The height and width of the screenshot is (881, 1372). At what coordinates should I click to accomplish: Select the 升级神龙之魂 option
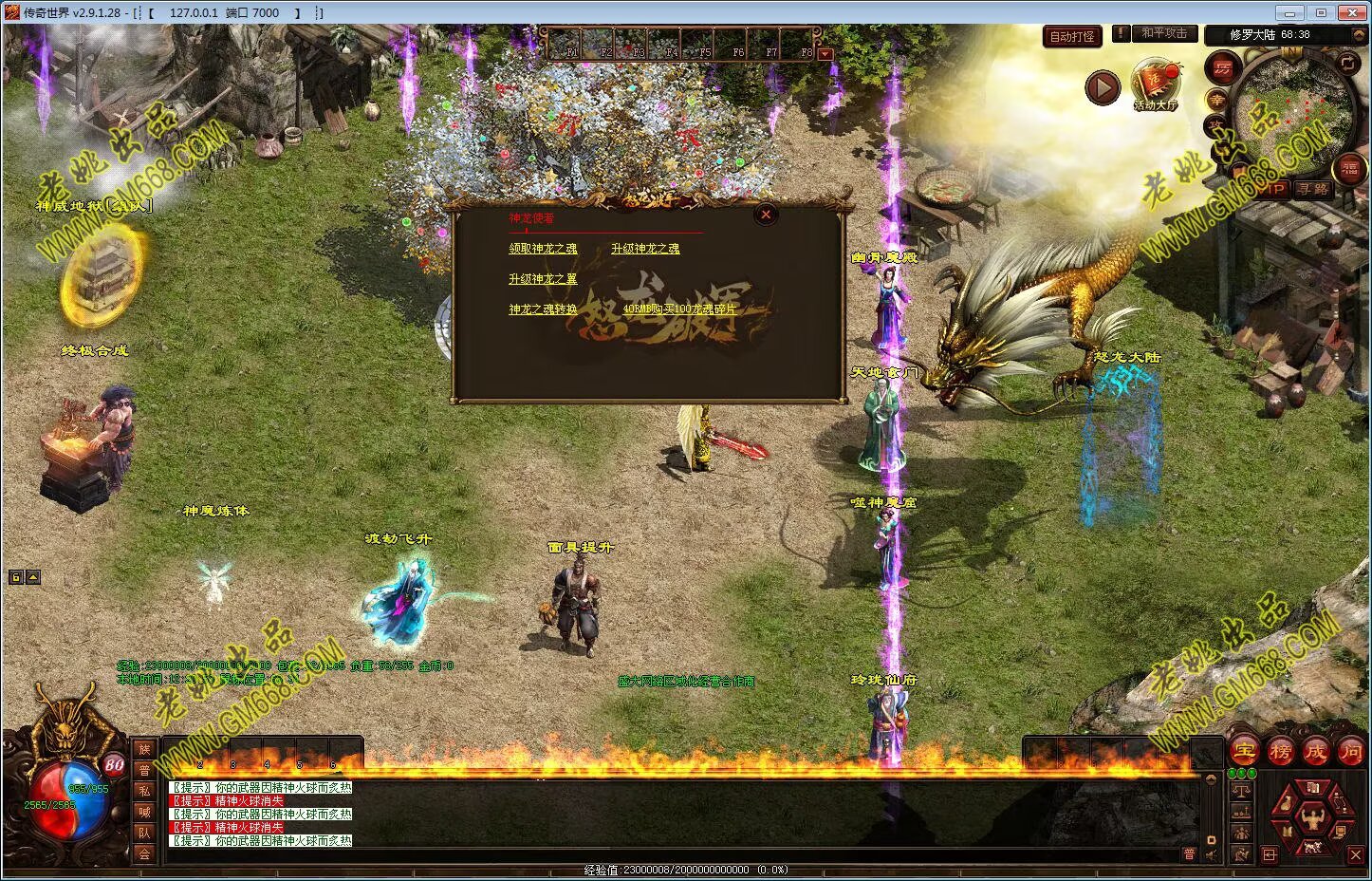coord(645,249)
